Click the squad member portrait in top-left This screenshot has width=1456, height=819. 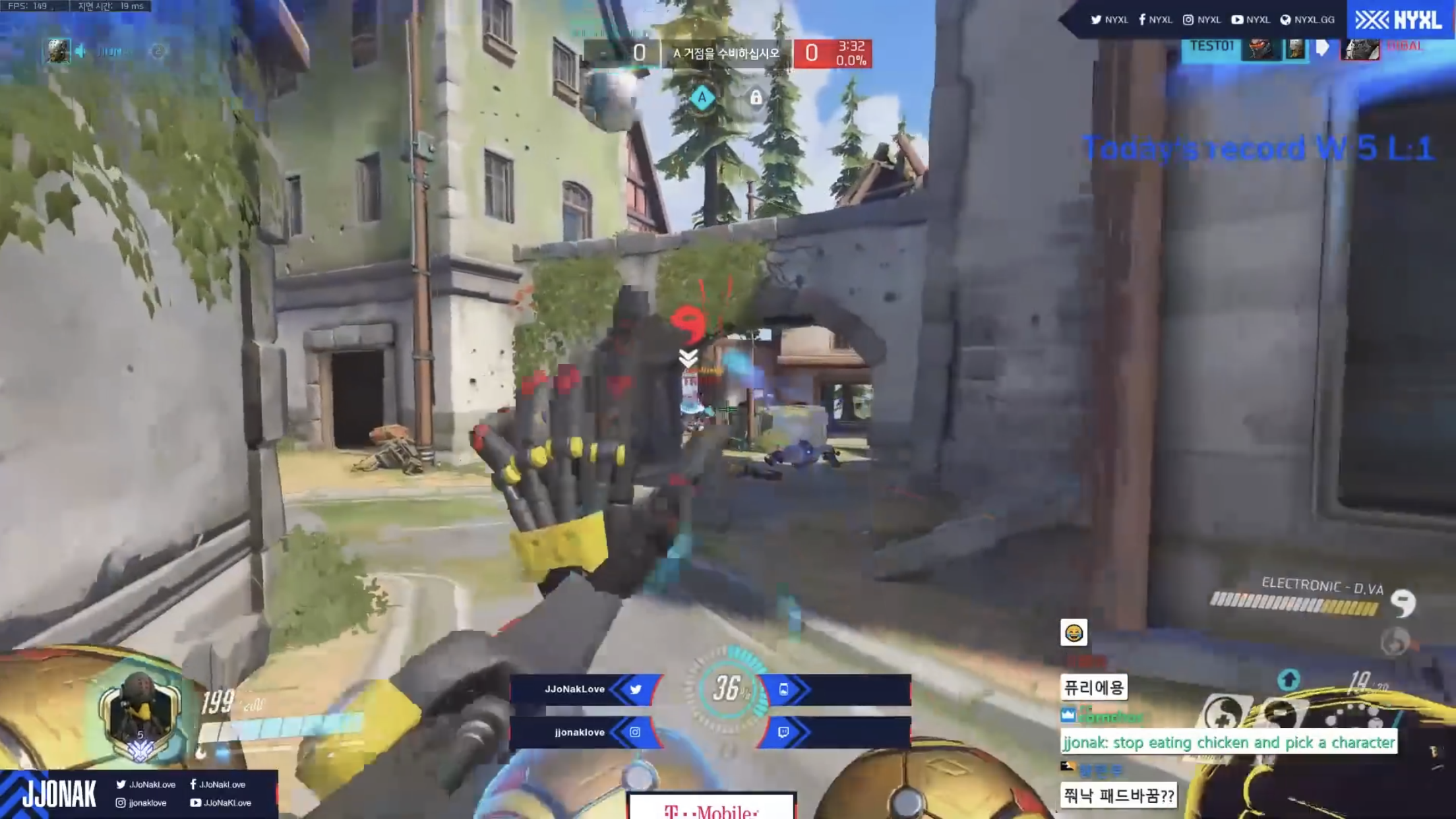(57, 51)
